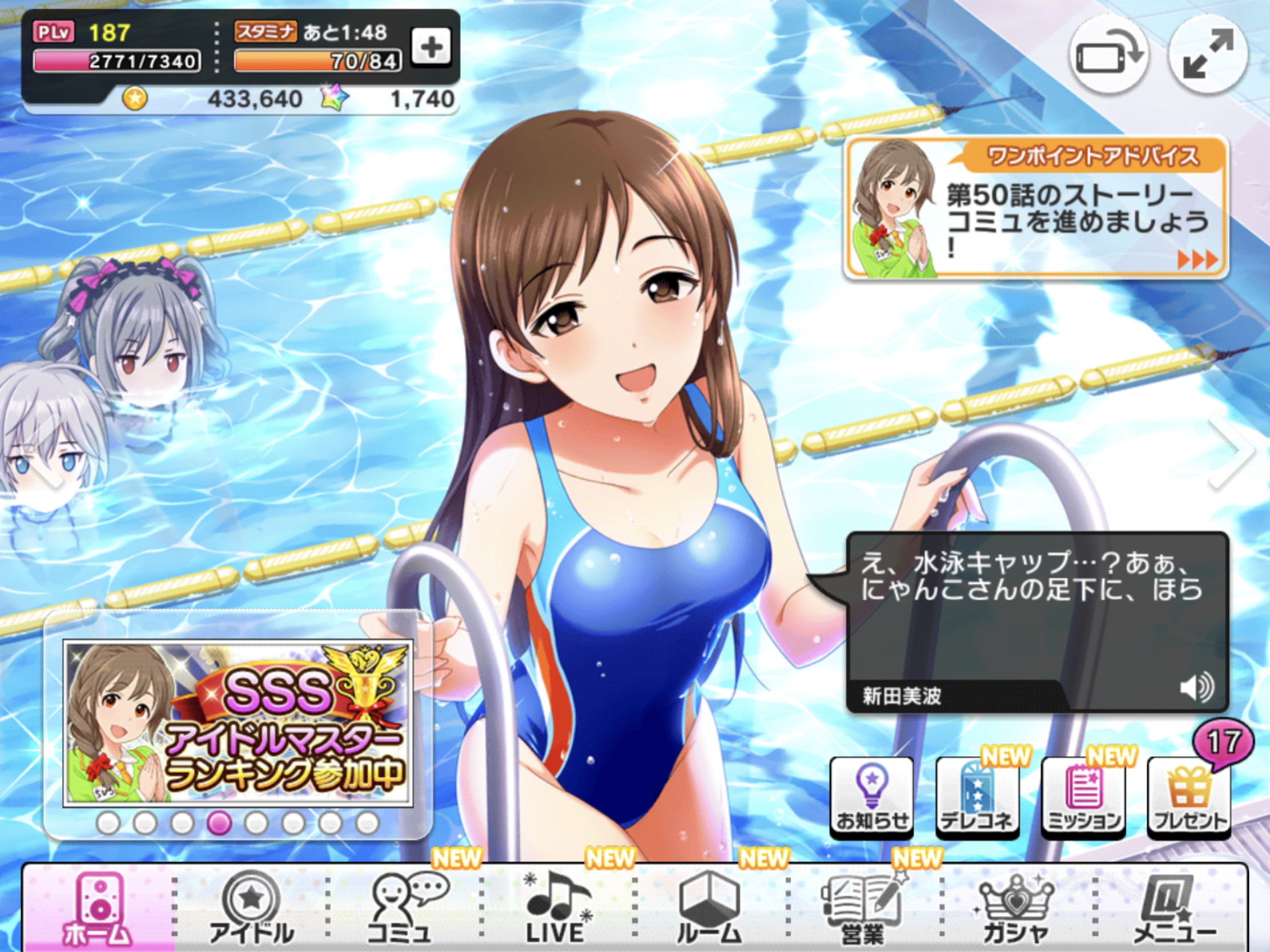Open the 営業 business menu
Image resolution: width=1270 pixels, height=952 pixels.
coord(862,910)
